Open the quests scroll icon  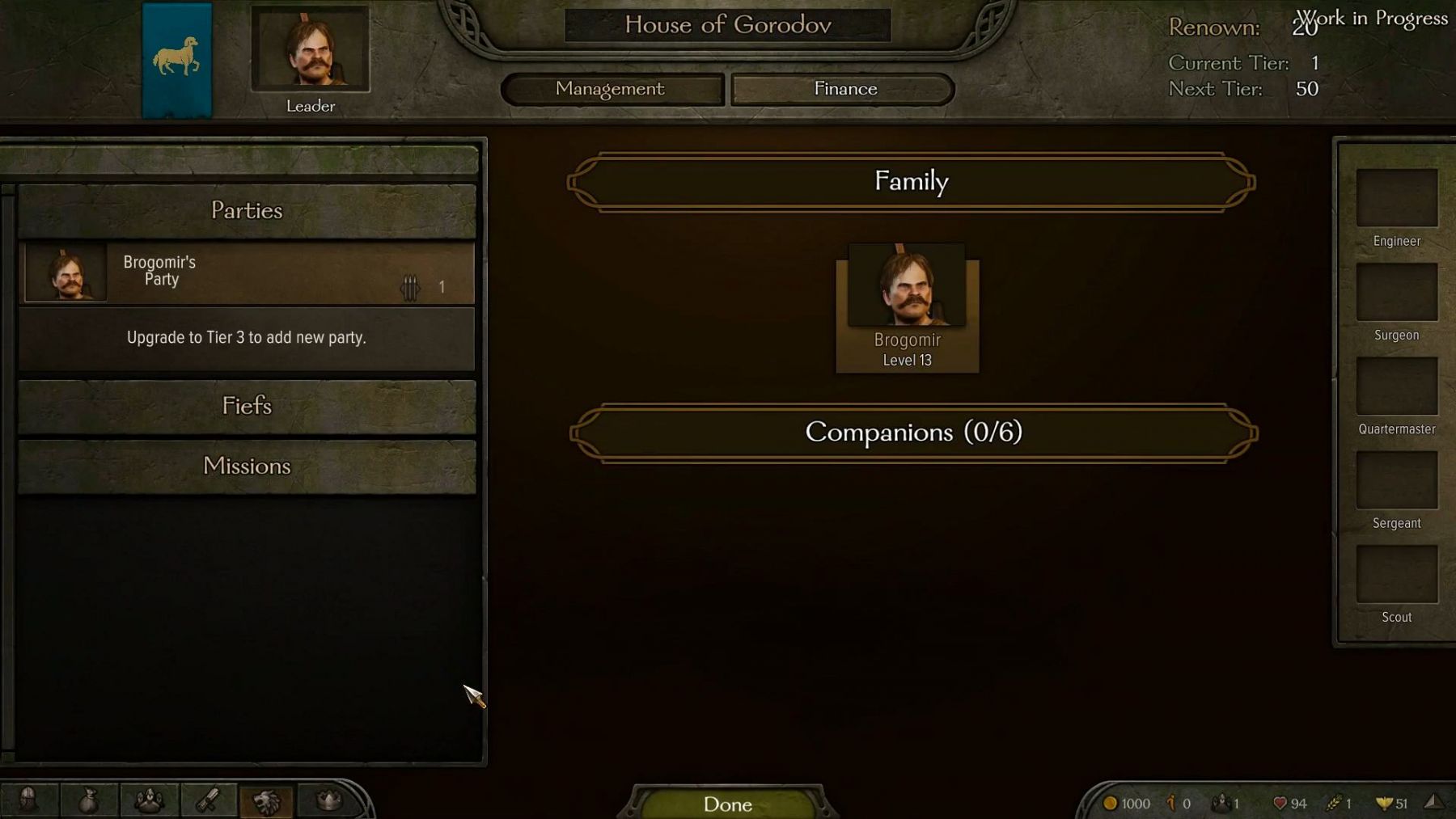tap(209, 800)
